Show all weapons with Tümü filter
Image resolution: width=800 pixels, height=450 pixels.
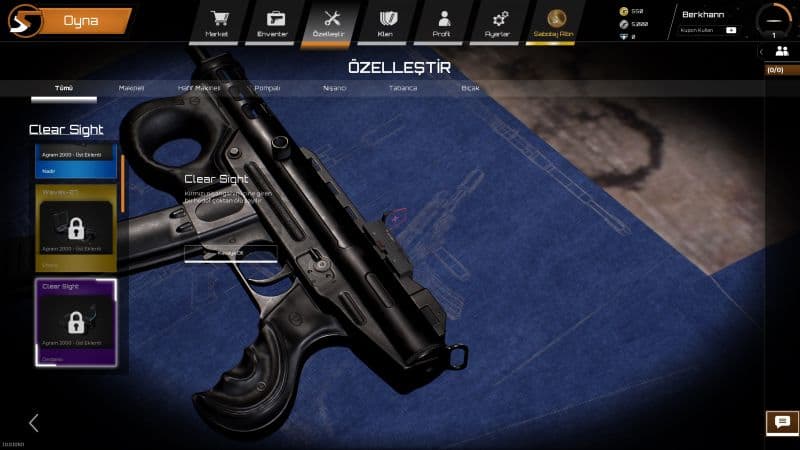[64, 88]
